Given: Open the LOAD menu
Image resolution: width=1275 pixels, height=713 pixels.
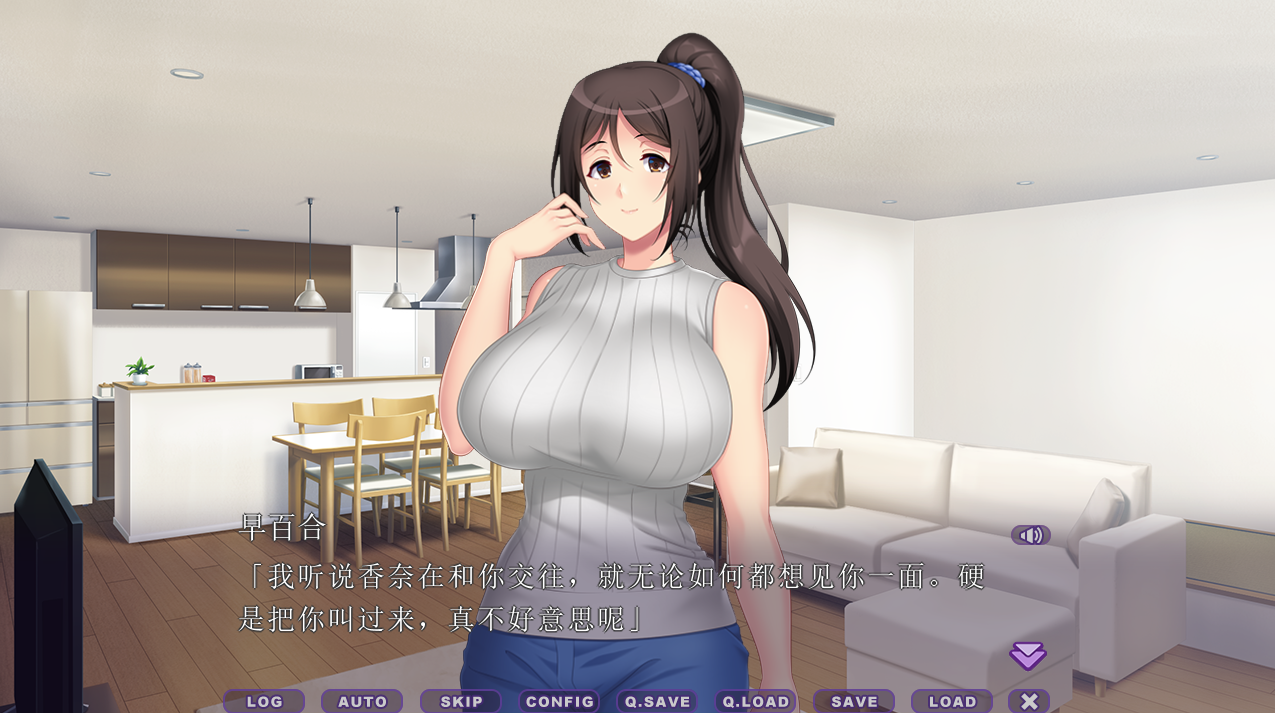Looking at the screenshot, I should point(952,702).
